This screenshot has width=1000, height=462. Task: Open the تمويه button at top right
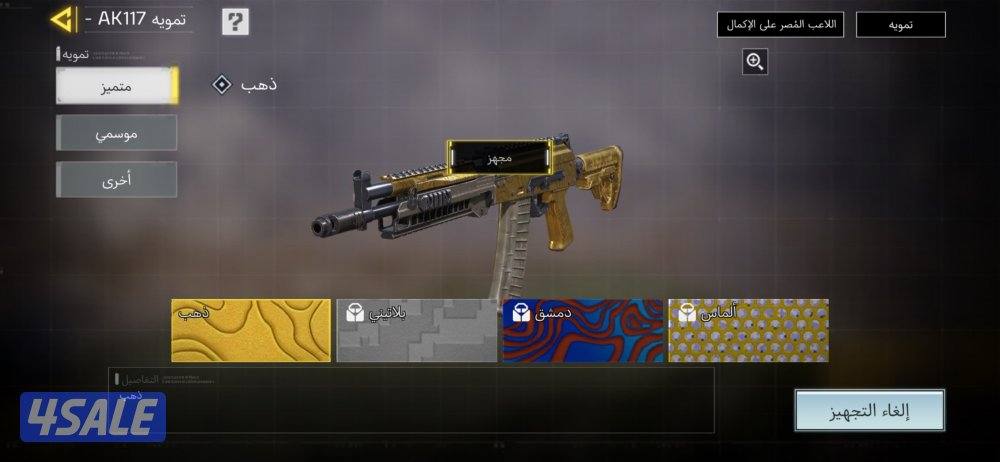[x=901, y=25]
